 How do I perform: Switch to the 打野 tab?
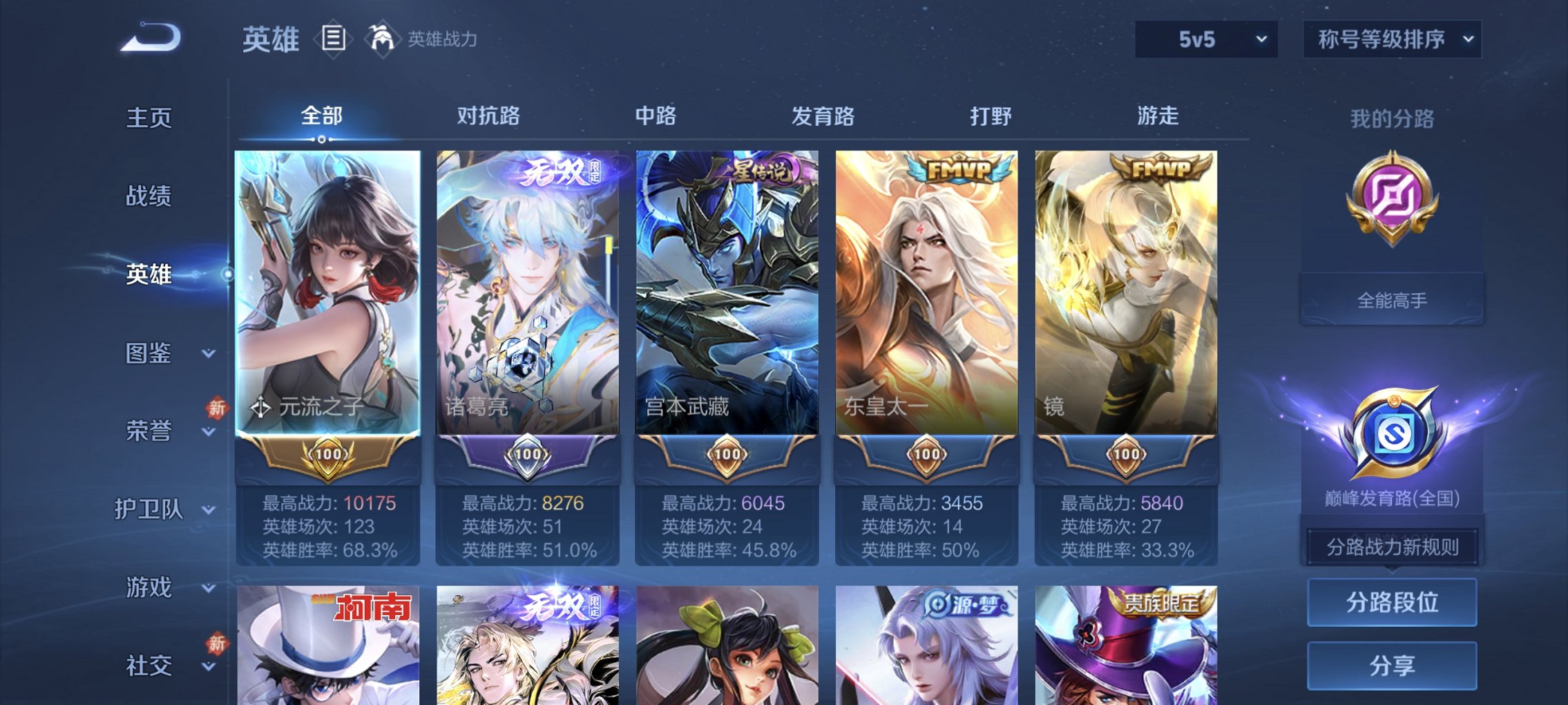990,117
